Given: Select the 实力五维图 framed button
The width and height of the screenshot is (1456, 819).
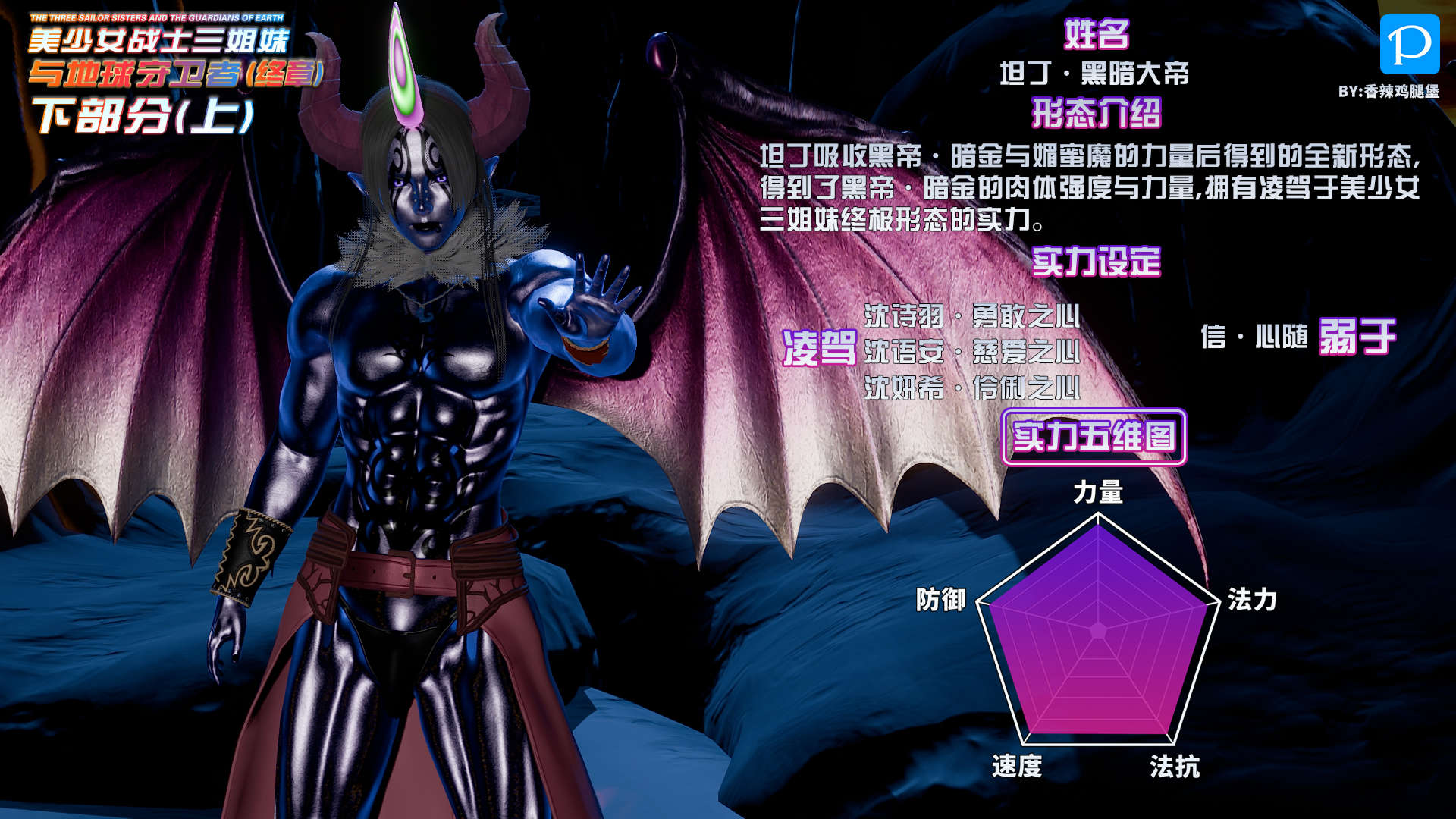Looking at the screenshot, I should tap(1094, 437).
